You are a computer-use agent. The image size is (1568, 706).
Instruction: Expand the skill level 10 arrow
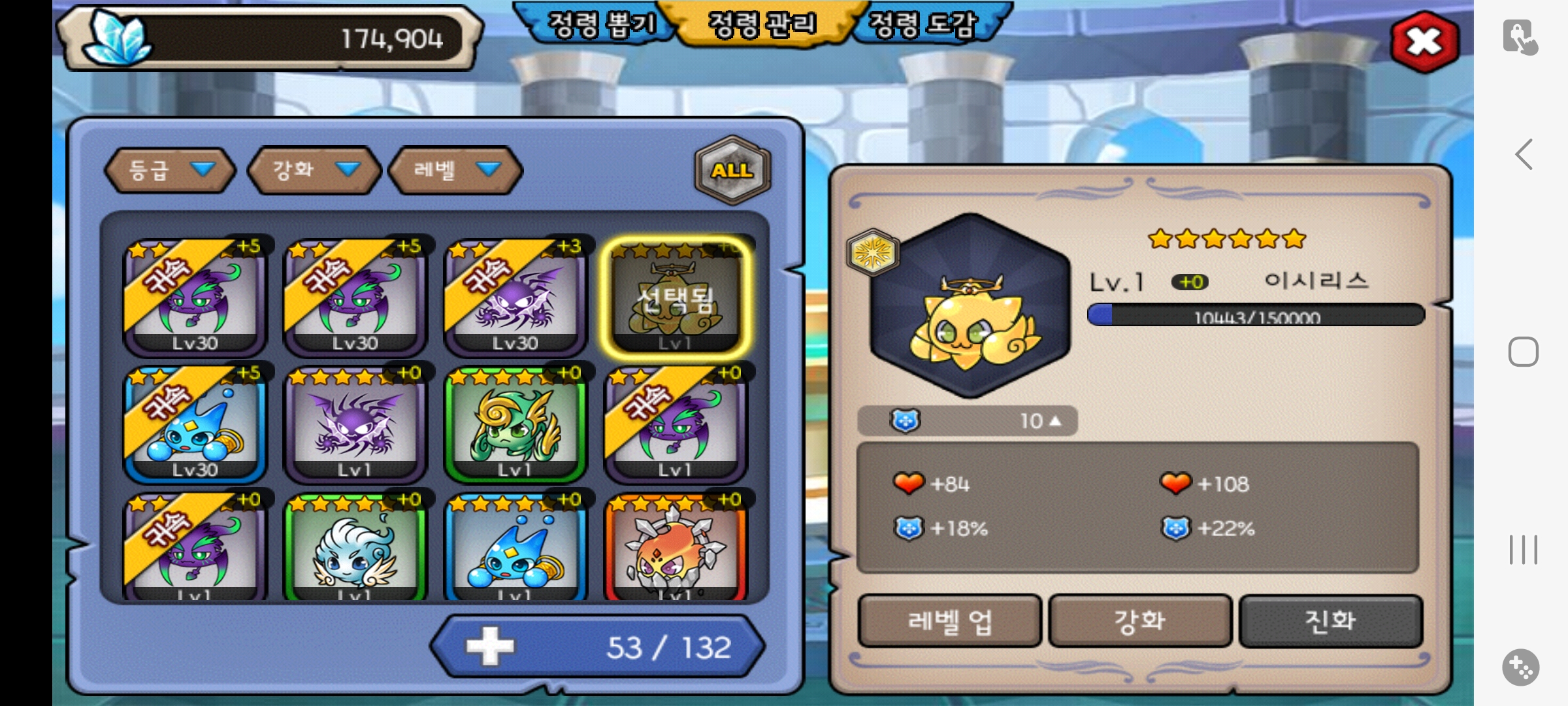click(1055, 421)
